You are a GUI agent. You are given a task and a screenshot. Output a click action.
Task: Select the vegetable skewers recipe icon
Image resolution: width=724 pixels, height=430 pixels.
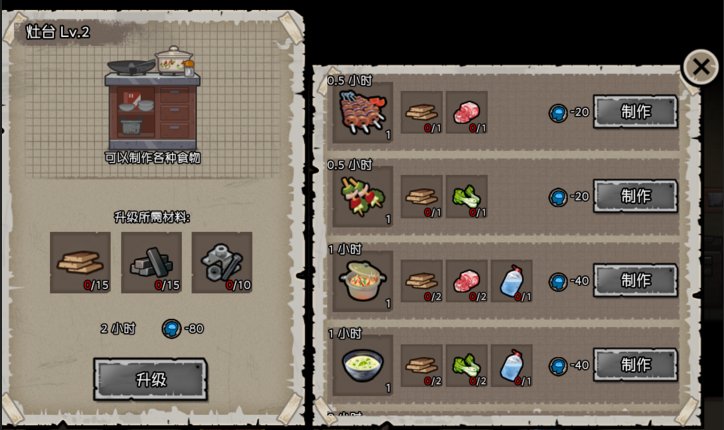point(362,196)
